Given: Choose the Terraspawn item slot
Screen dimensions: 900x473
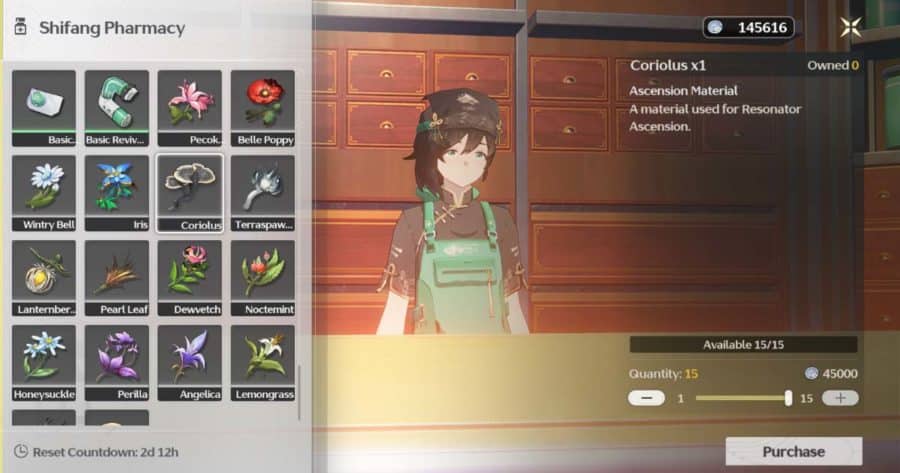Looking at the screenshot, I should [x=263, y=192].
